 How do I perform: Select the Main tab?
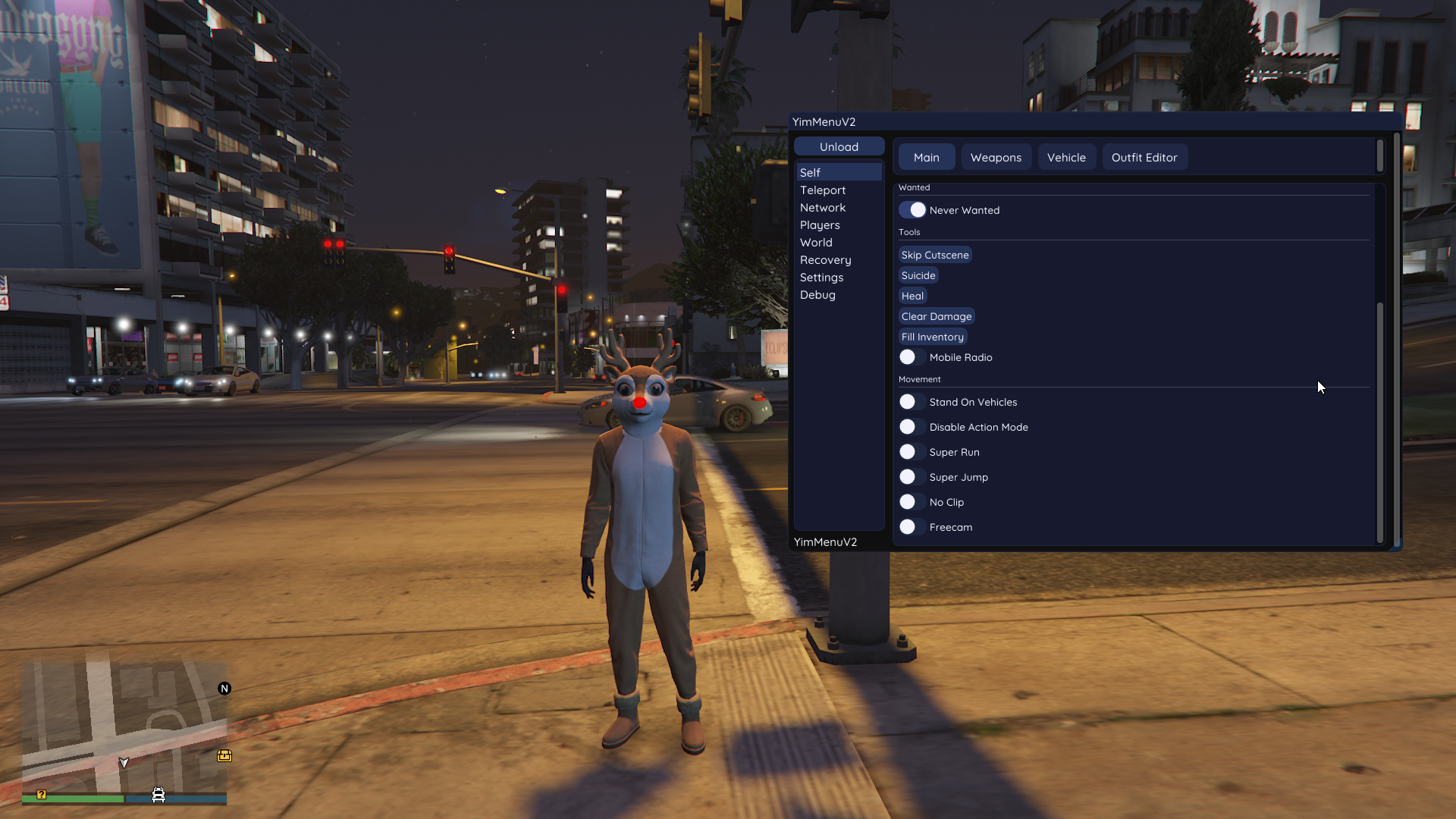(926, 157)
